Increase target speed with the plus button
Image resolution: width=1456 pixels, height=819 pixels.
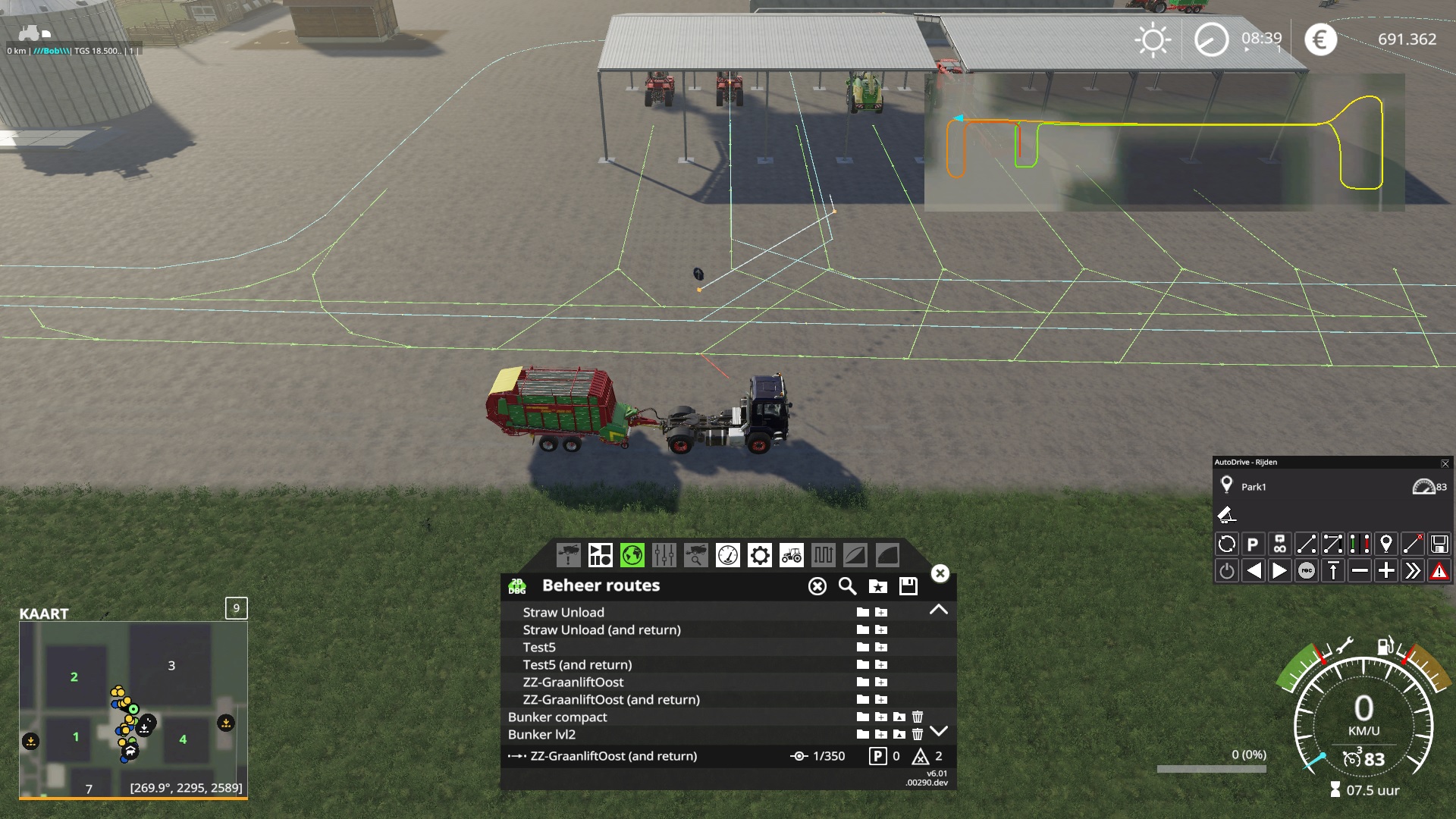1386,570
